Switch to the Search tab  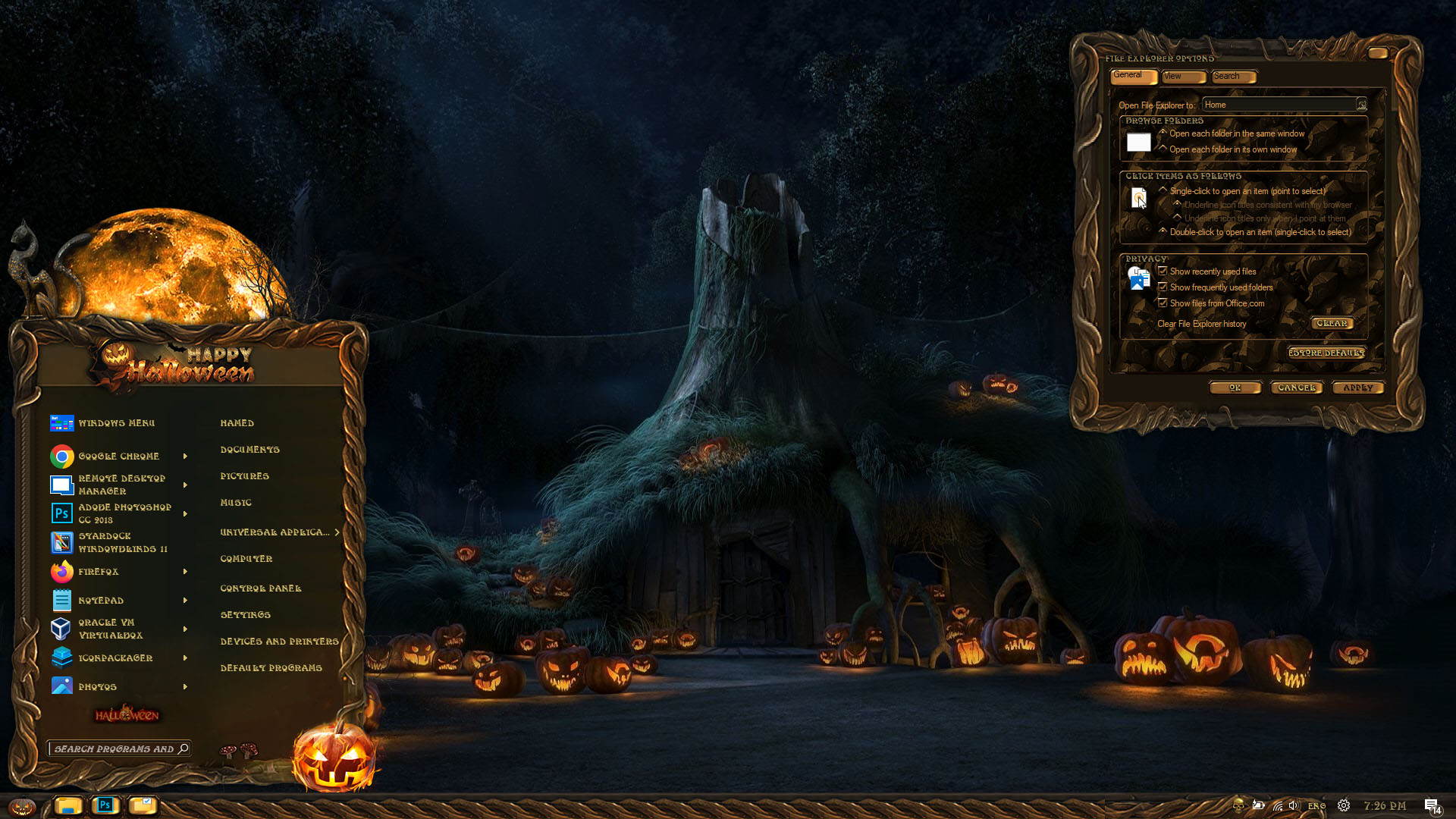[x=1232, y=77]
